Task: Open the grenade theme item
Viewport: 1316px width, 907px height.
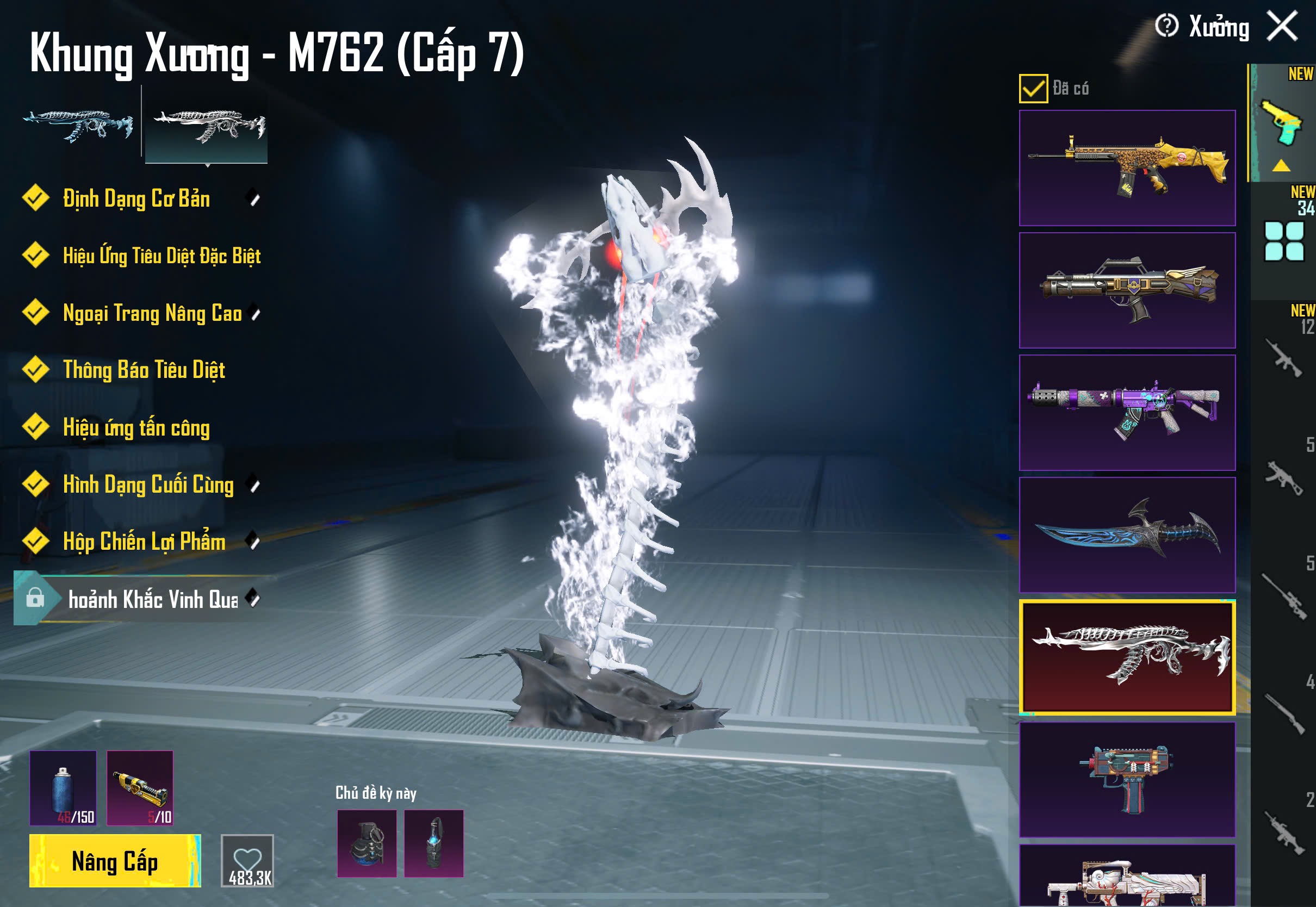Action: [367, 843]
